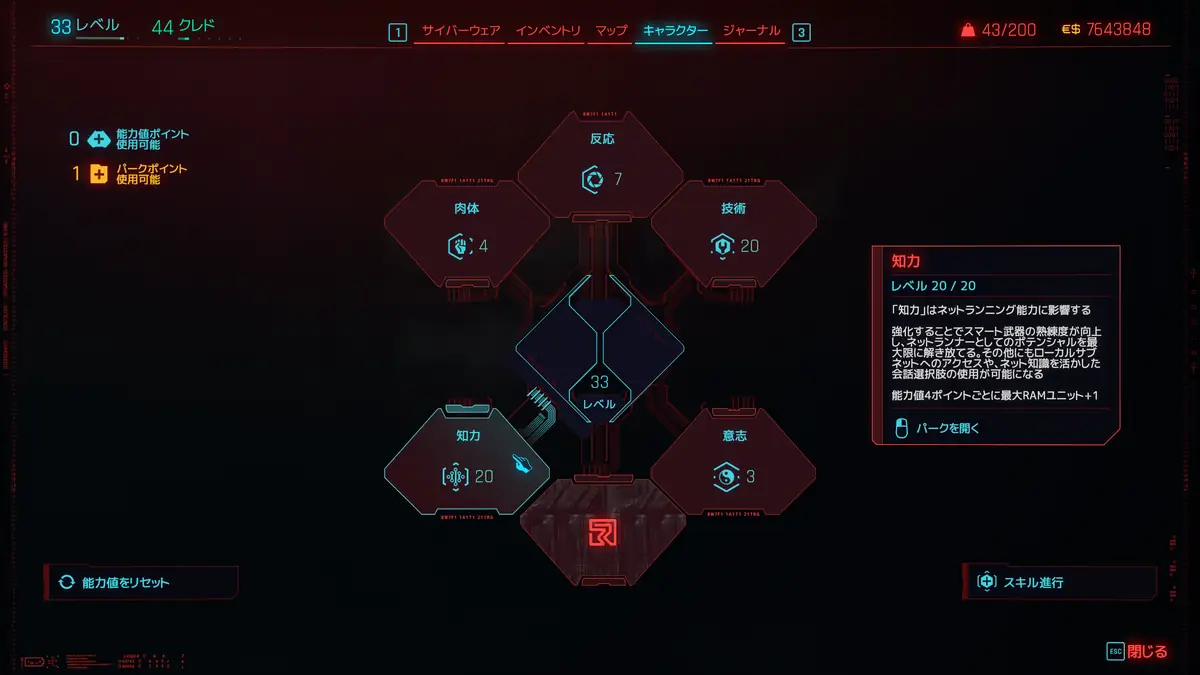1200x675 pixels.
Task: Open the インベントリ tab
Action: [548, 31]
